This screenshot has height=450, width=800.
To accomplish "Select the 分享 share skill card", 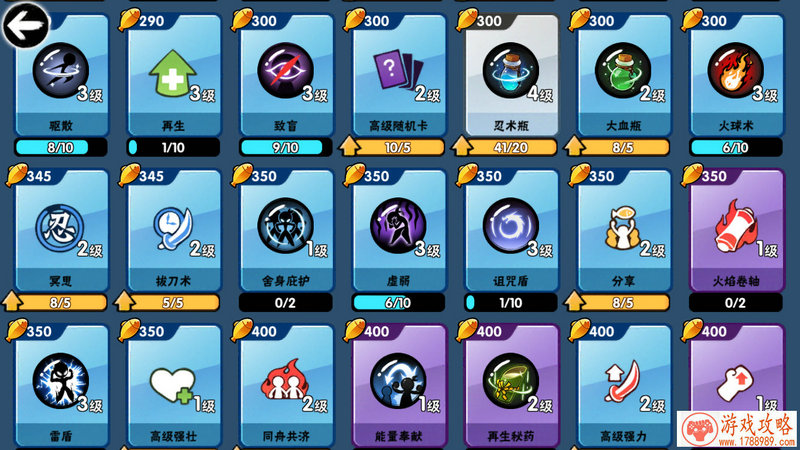I will pos(623,230).
